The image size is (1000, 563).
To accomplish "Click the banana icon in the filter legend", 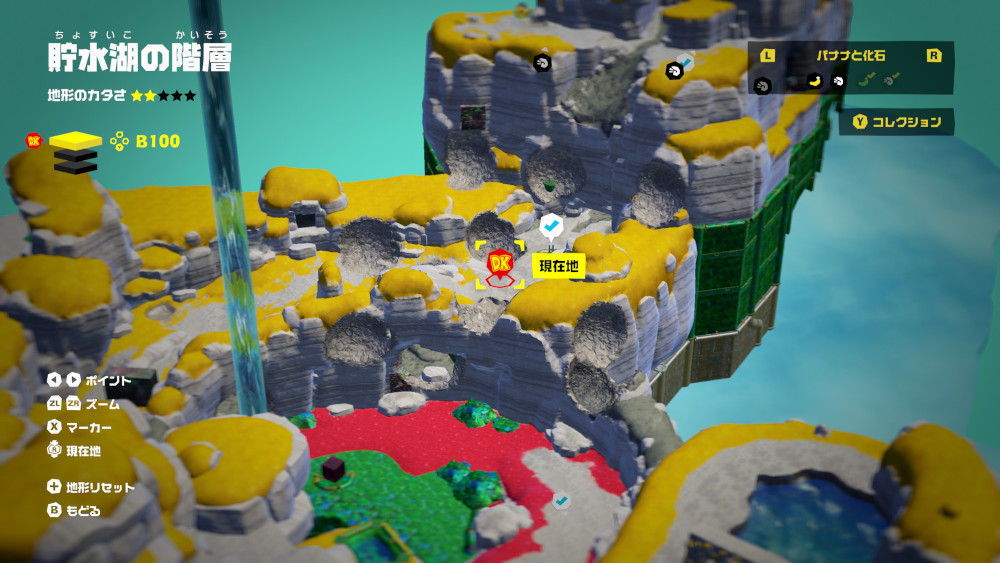I will [814, 81].
